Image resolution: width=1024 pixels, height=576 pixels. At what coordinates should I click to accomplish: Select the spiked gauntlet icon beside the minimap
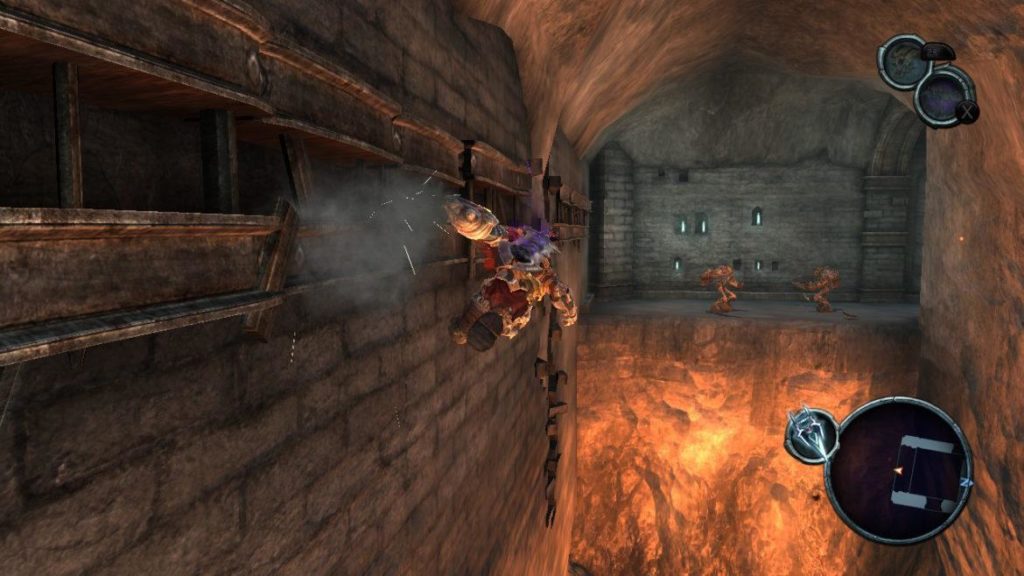pyautogui.click(x=809, y=436)
